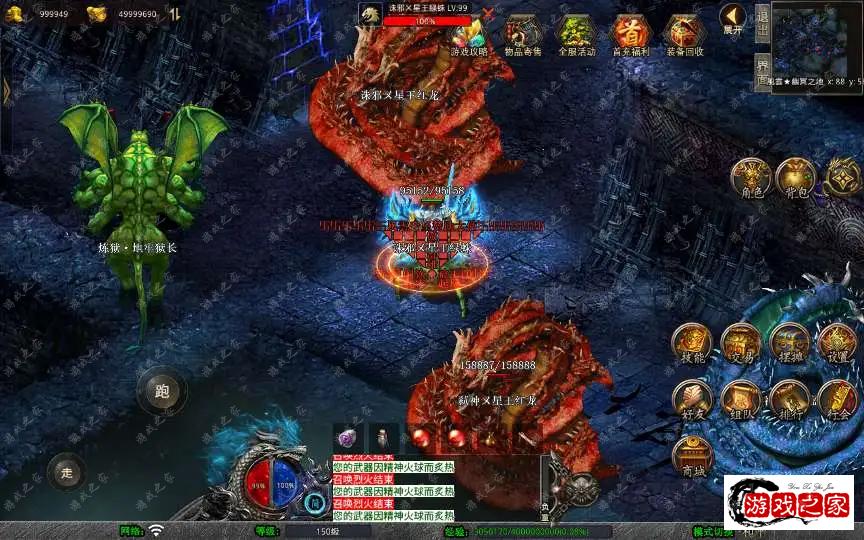Open the 设置 settings menu
Image resolution: width=864 pixels, height=540 pixels.
point(838,343)
